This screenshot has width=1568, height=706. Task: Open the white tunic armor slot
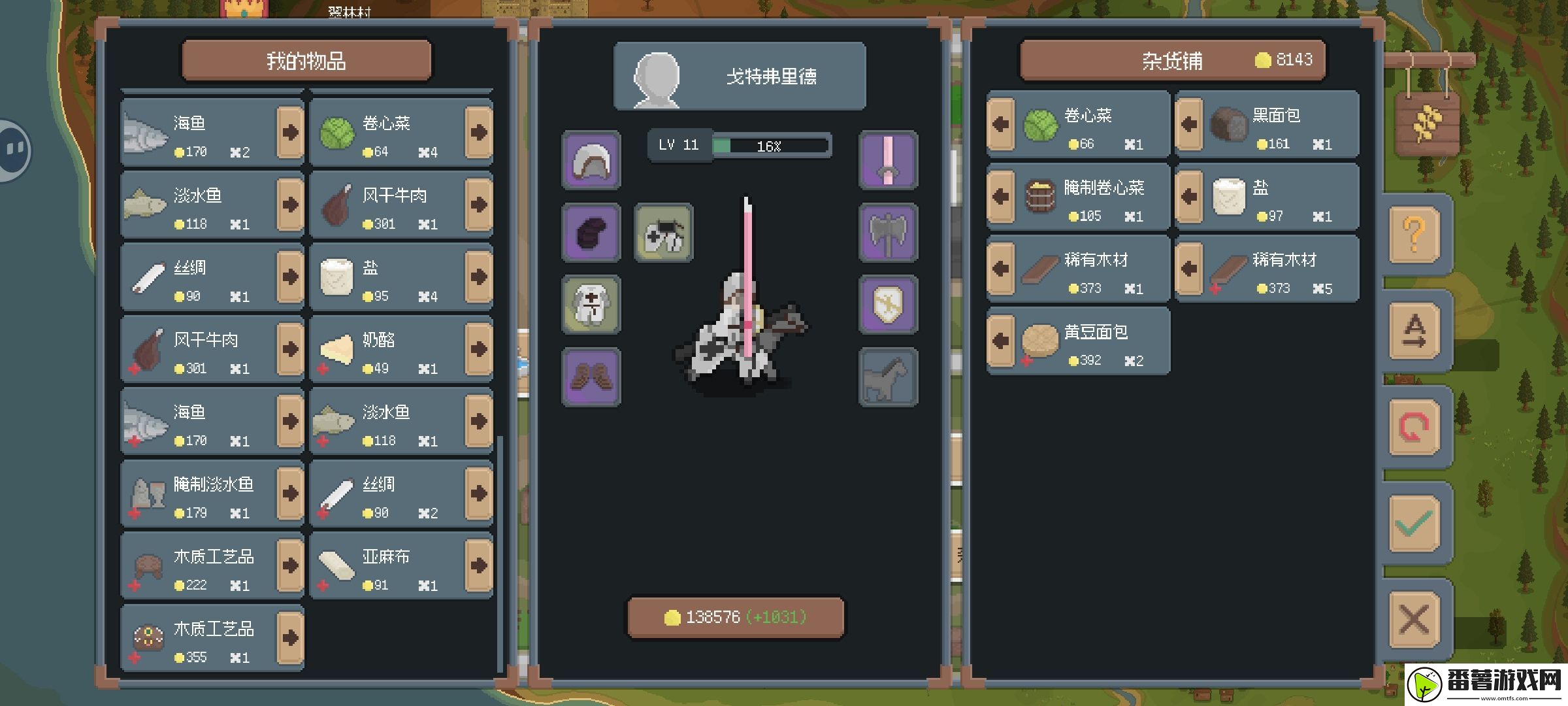(x=591, y=305)
